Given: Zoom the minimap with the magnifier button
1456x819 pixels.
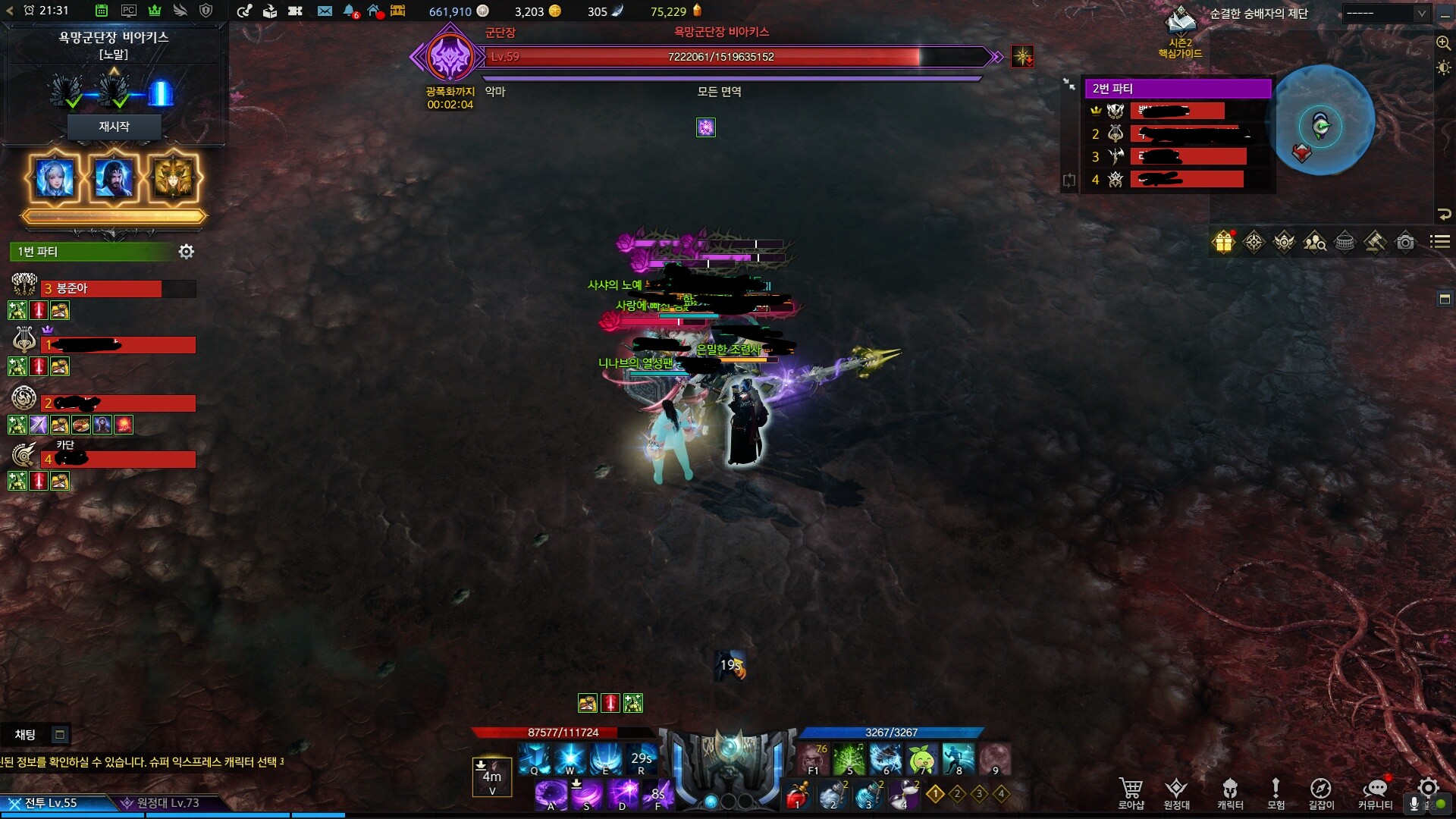Looking at the screenshot, I should tap(1443, 43).
